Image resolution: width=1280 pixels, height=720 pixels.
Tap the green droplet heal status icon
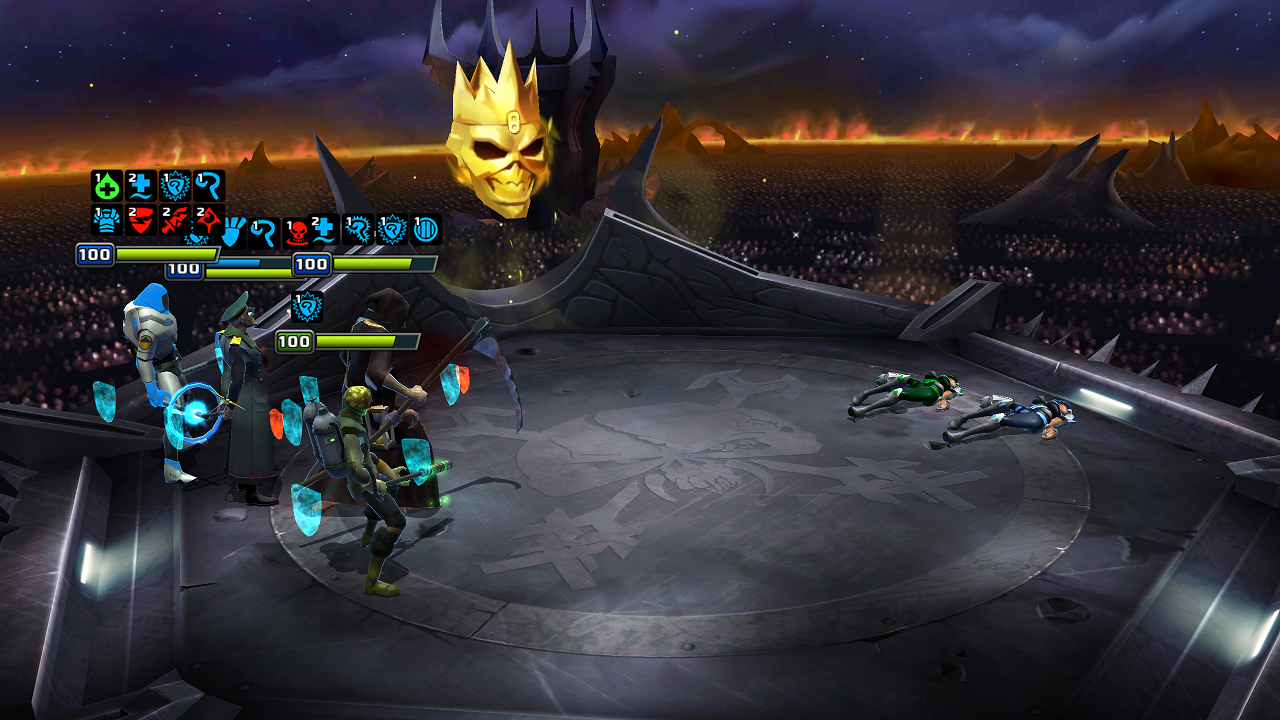click(x=107, y=186)
